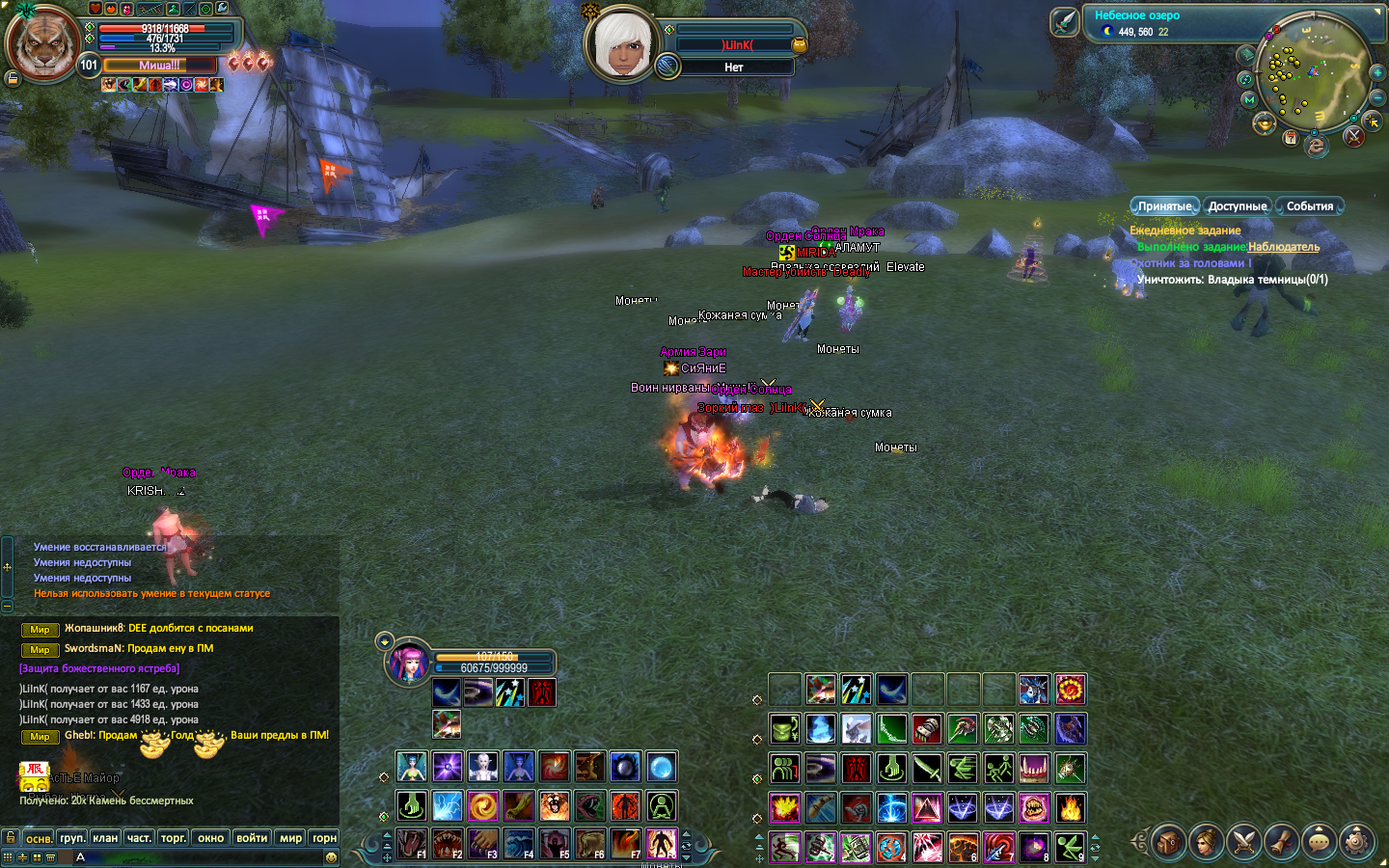Screen dimensions: 1389x868
Task: Open the События quest tab
Action: [1309, 206]
